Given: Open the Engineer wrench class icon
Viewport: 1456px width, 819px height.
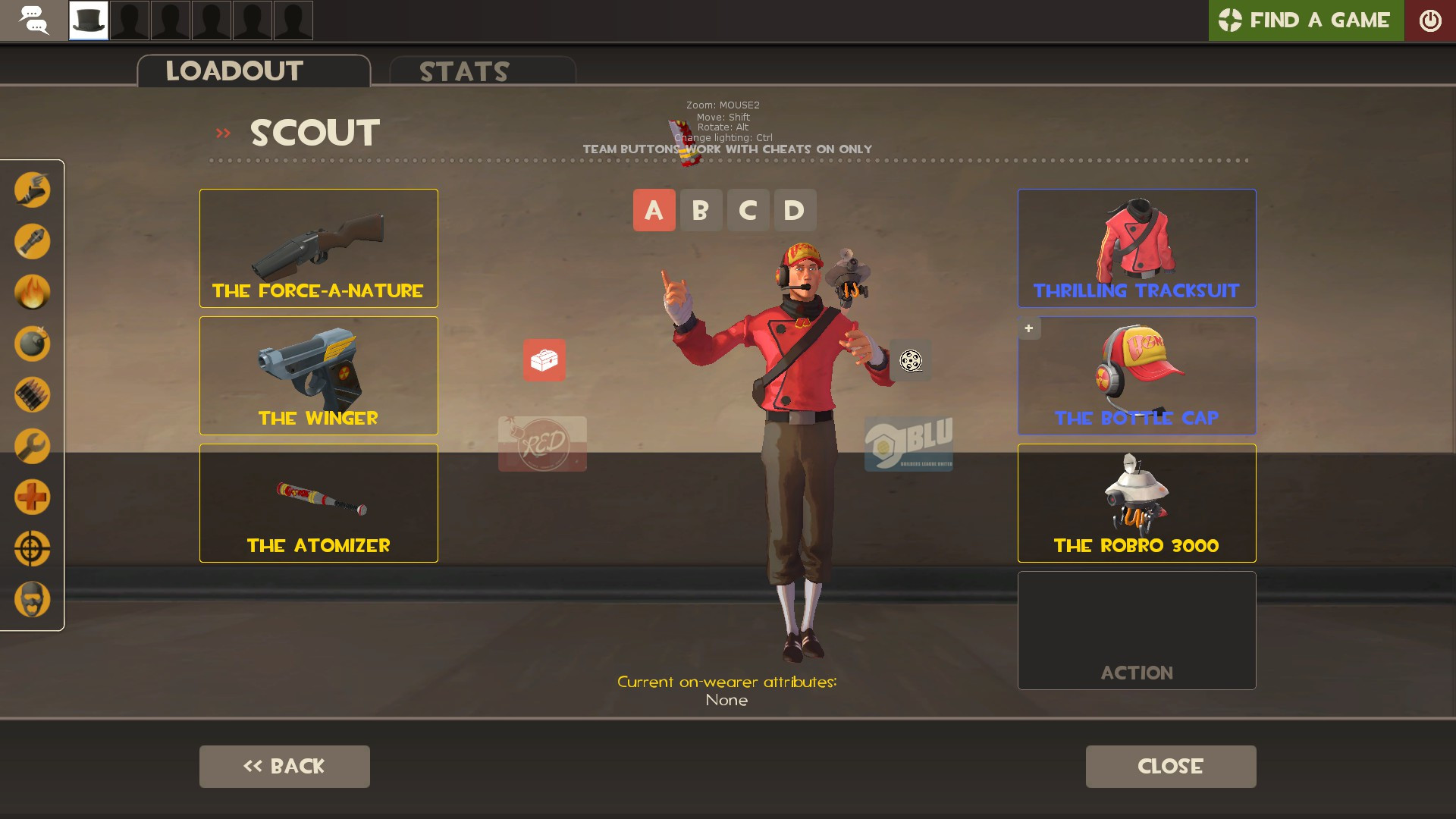Looking at the screenshot, I should [32, 446].
